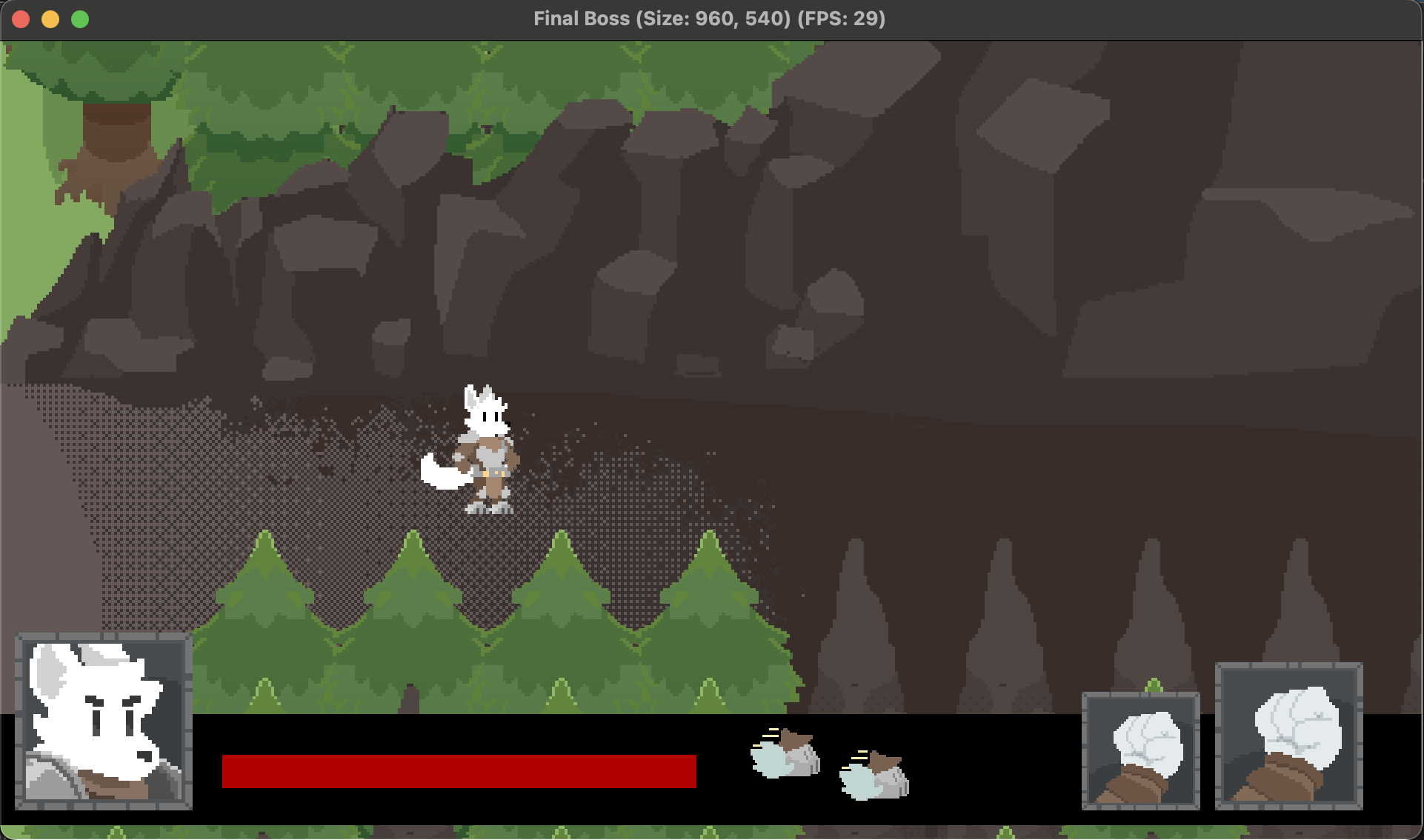
Task: Activate the larger framed fist ability
Action: (1288, 736)
